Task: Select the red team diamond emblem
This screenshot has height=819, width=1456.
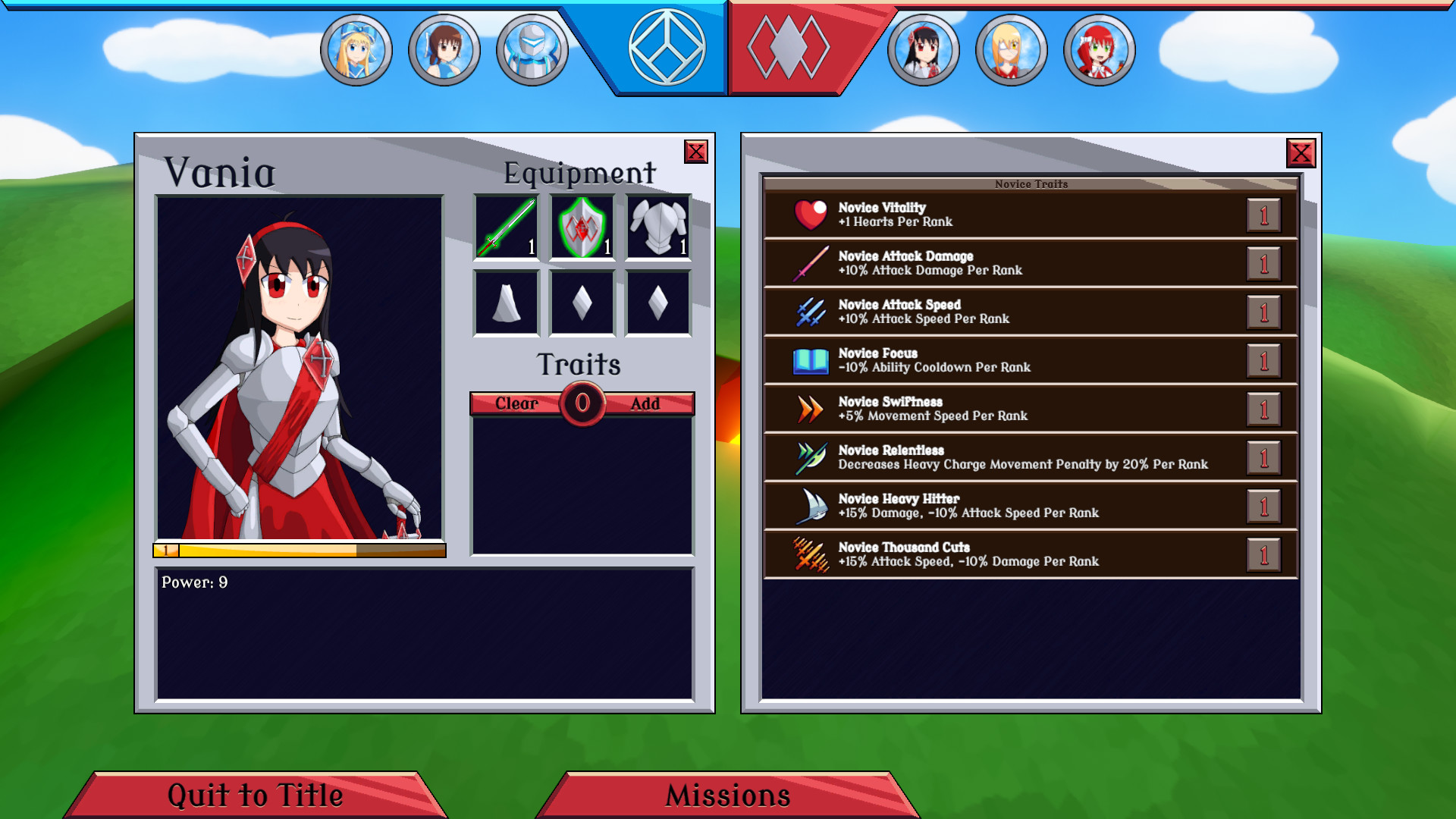Action: [789, 47]
